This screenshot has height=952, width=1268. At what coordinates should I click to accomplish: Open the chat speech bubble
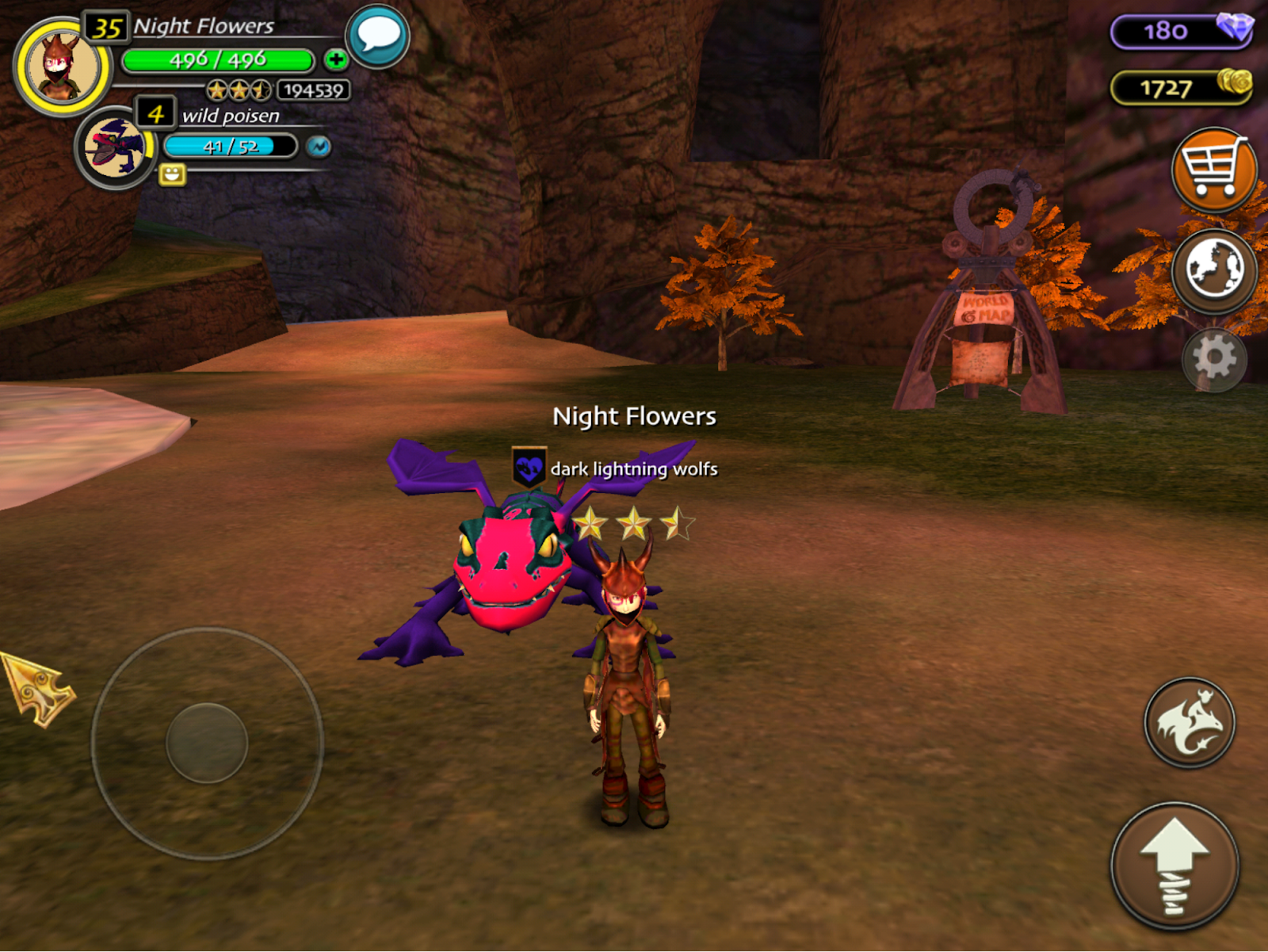(378, 36)
